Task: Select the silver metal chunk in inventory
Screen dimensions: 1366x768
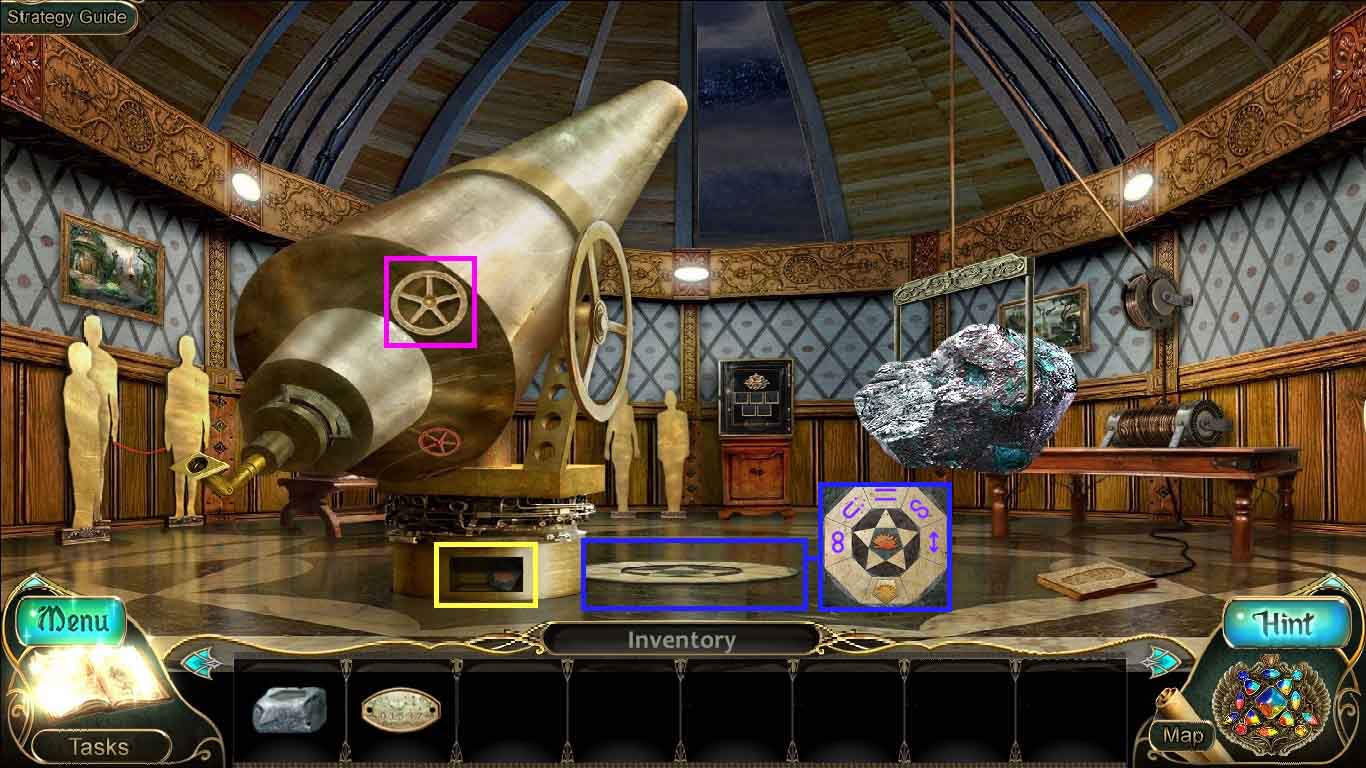Action: click(289, 709)
